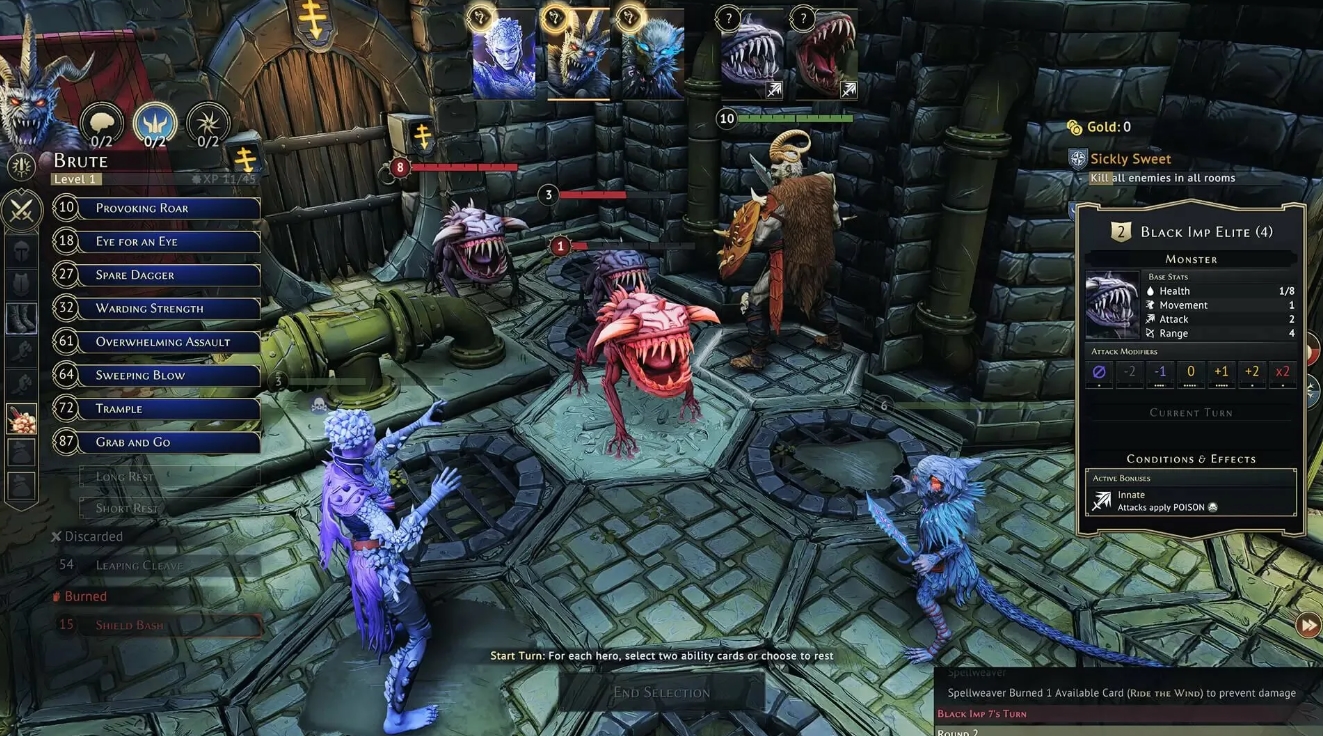Screen dimensions: 1323x736
Task: Click the fast-forward speed button
Action: click(x=1308, y=626)
